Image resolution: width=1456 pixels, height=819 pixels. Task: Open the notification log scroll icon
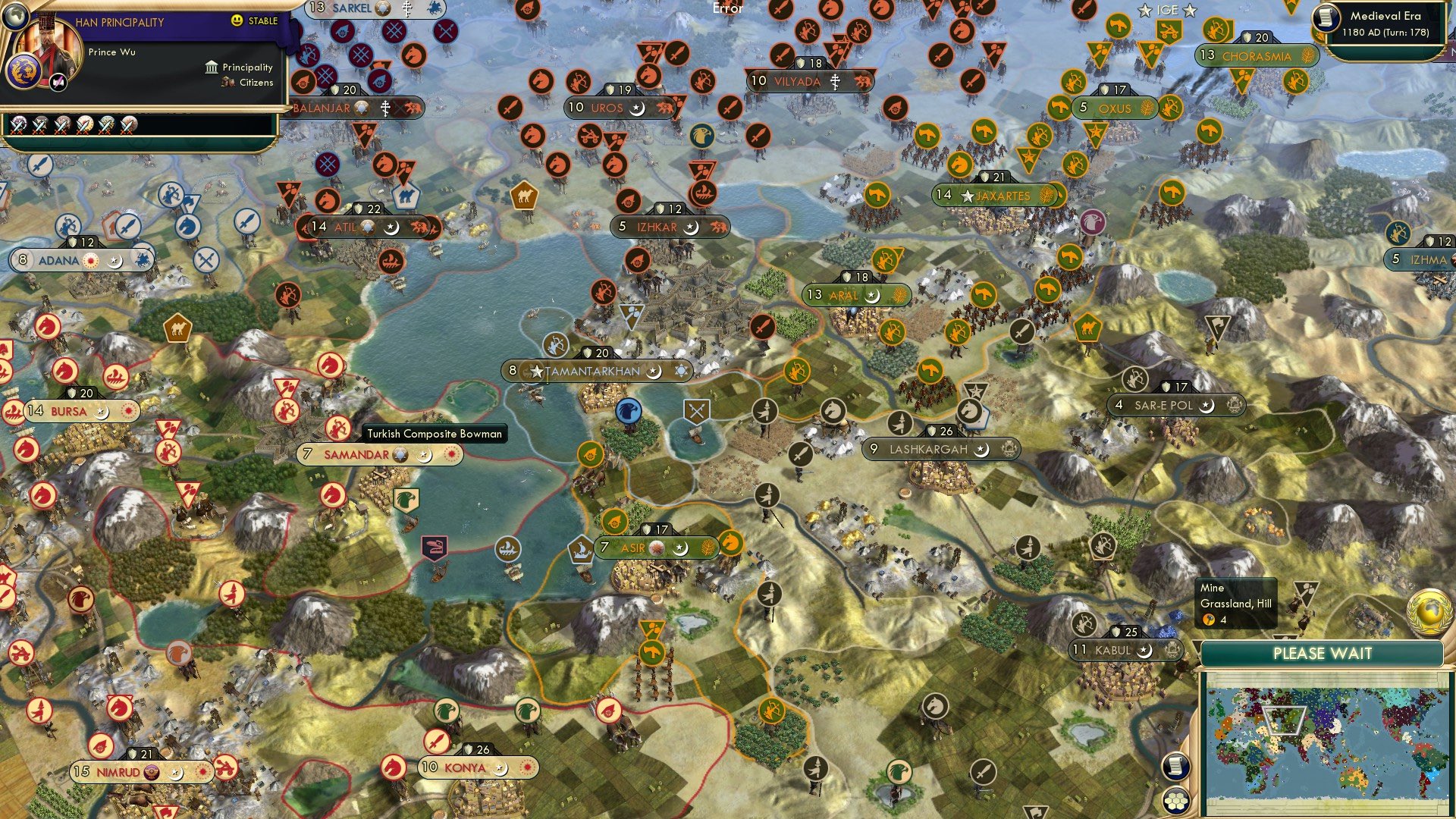click(x=1175, y=764)
